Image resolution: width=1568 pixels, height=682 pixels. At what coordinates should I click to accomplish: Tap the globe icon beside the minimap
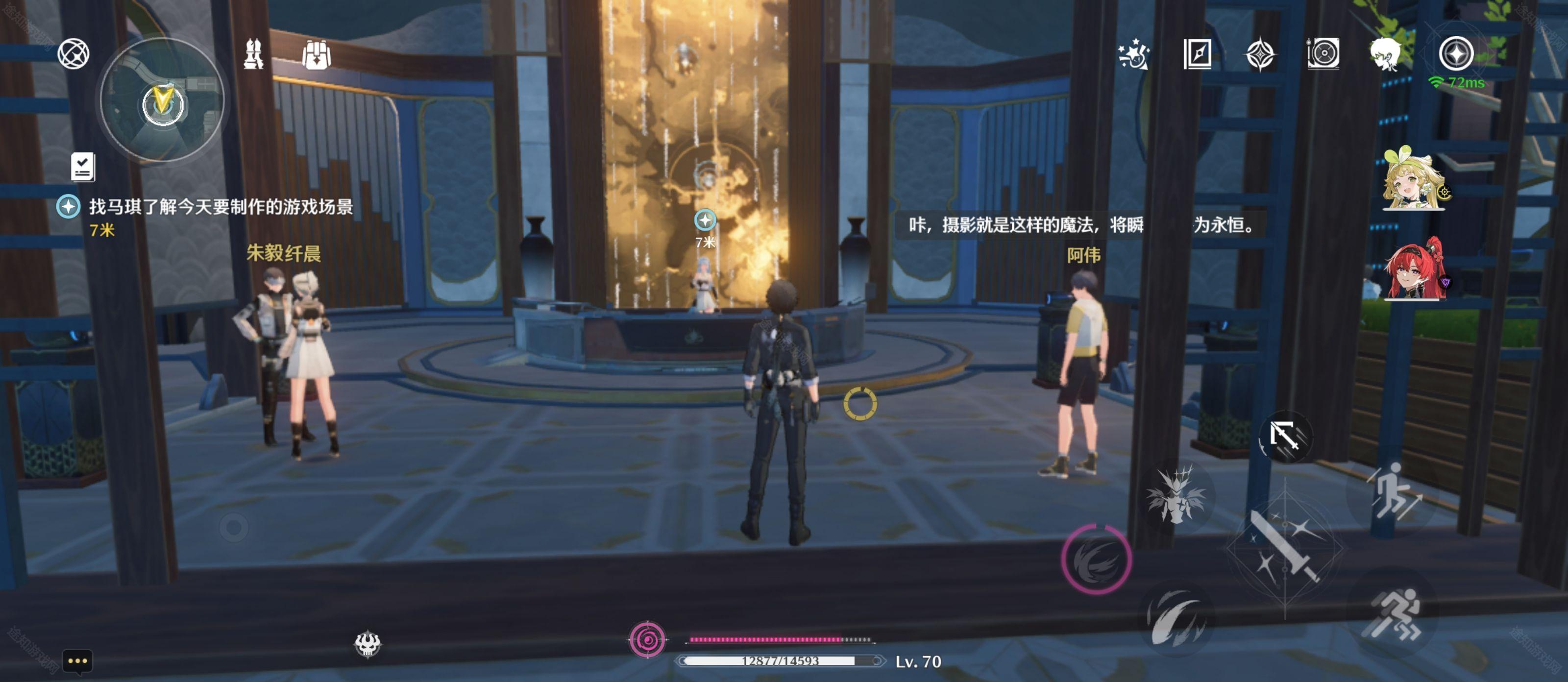click(x=73, y=54)
